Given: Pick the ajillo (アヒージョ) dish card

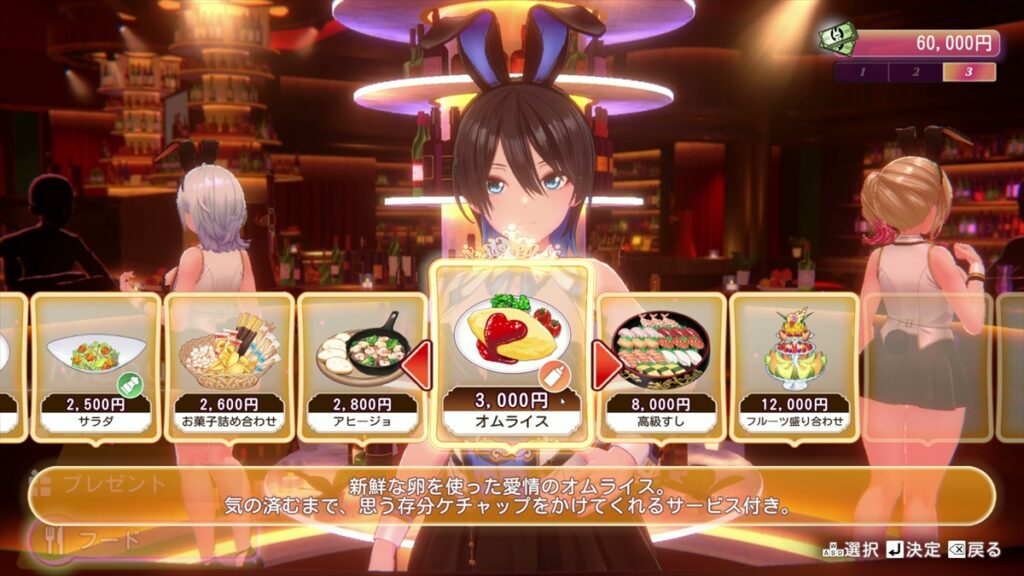Looking at the screenshot, I should point(362,366).
